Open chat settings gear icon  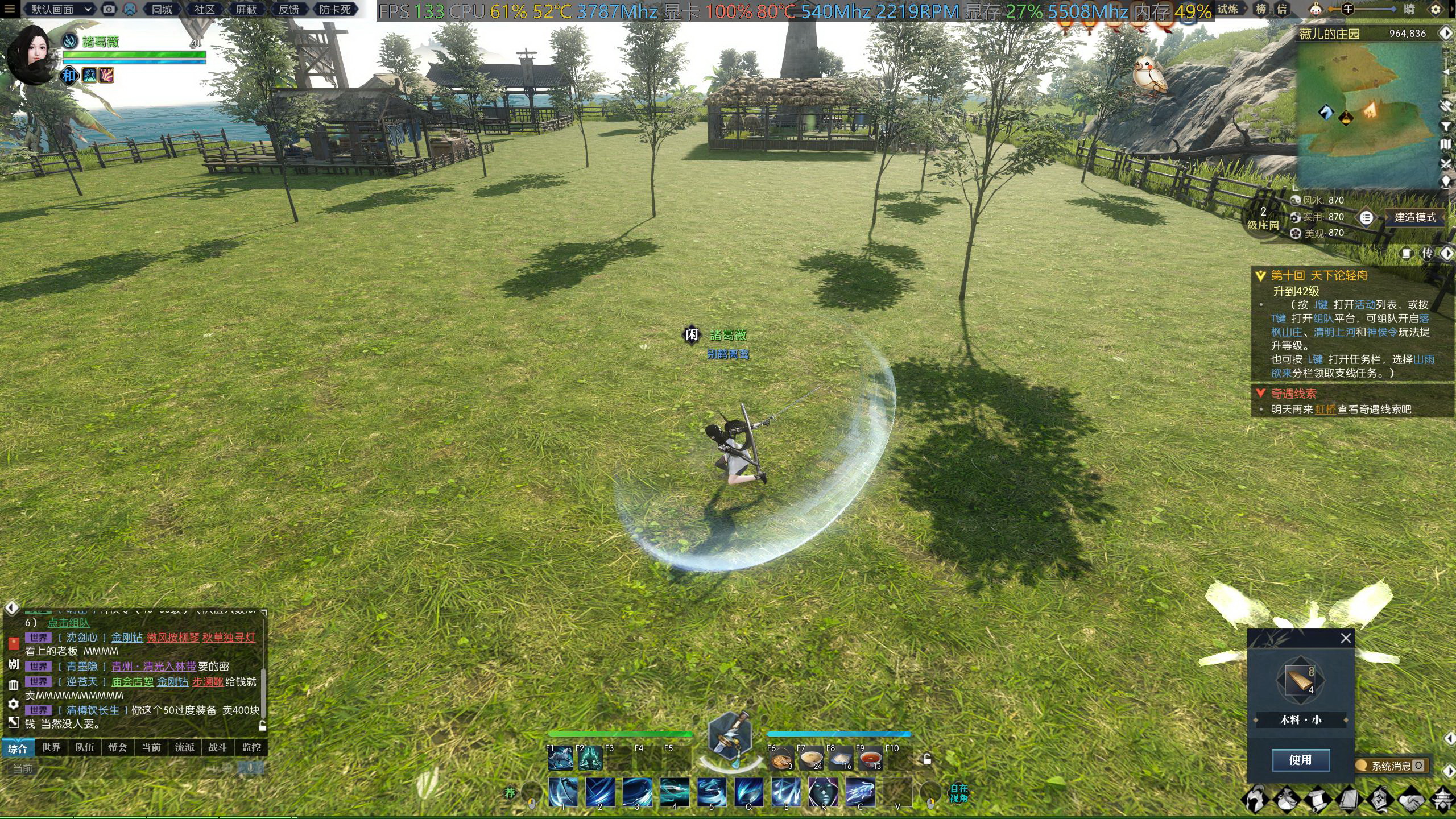coord(14,704)
